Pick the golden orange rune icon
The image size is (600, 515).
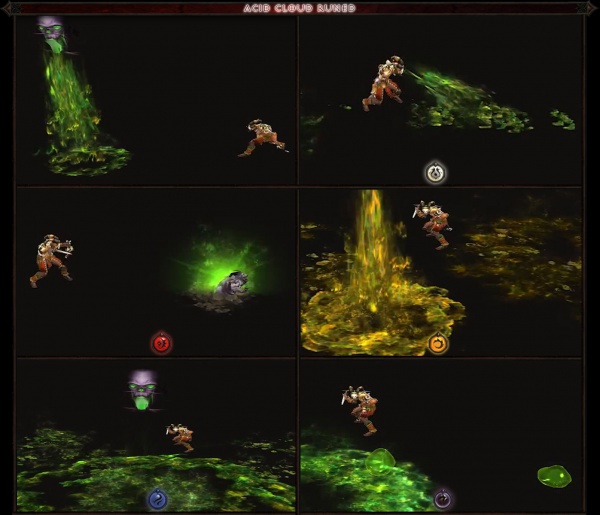pos(438,344)
